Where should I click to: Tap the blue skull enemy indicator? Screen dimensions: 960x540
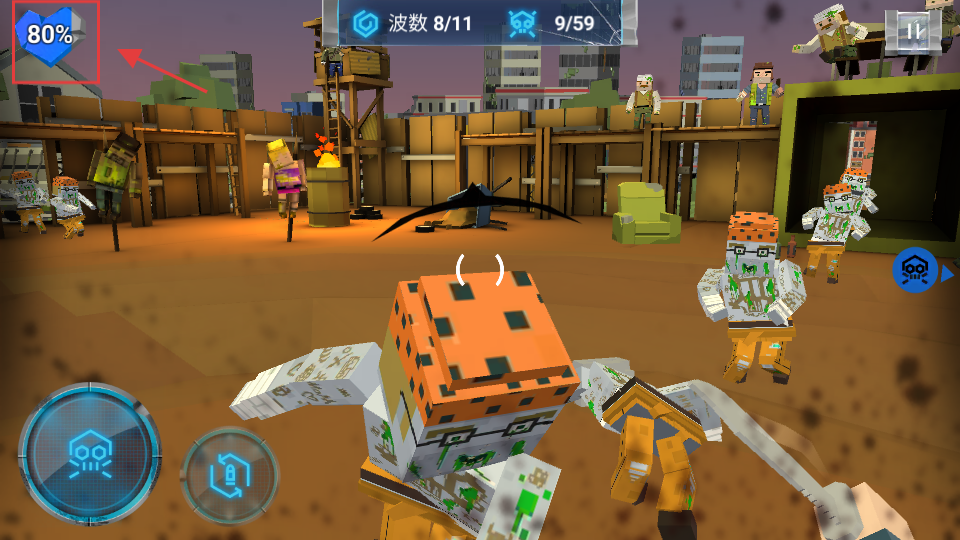pos(915,270)
